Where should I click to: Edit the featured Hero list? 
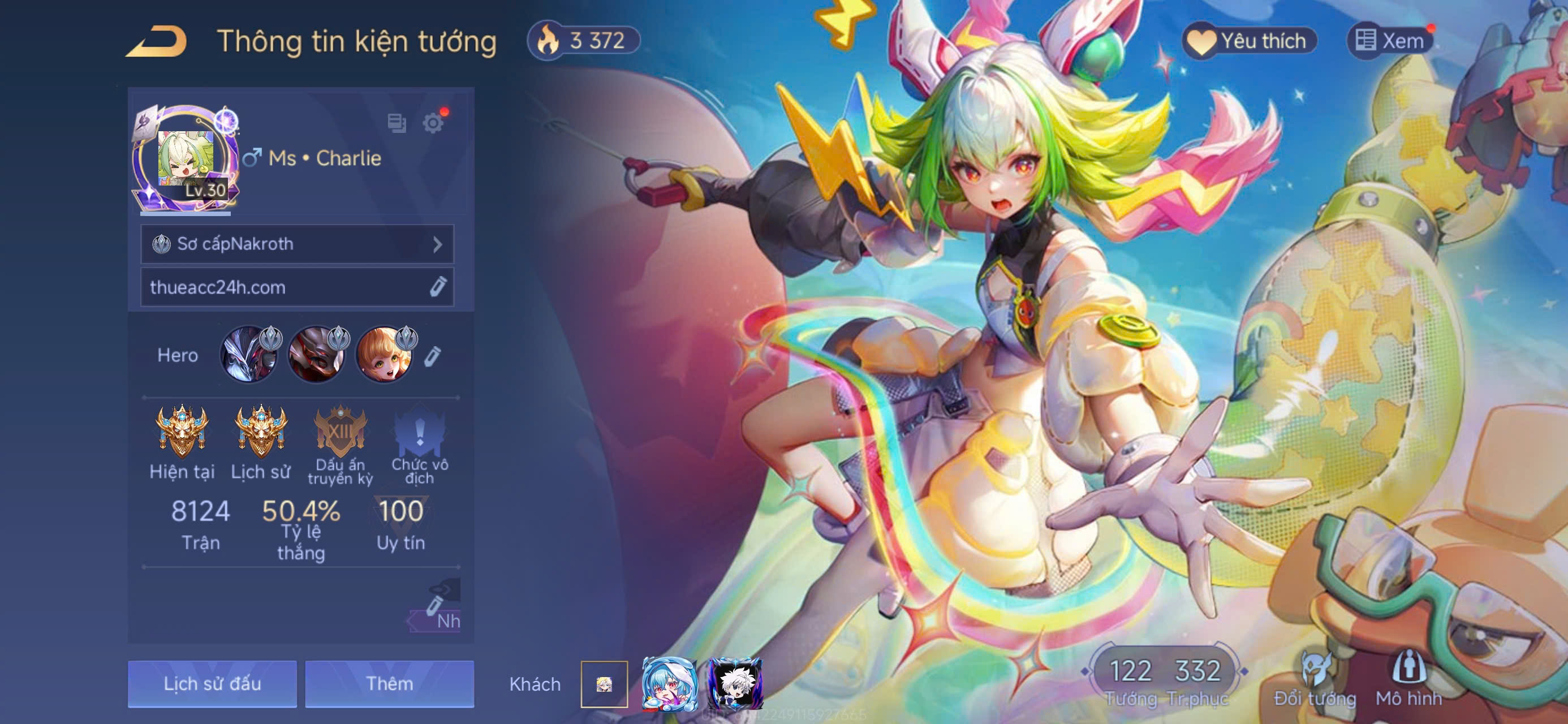(x=432, y=356)
